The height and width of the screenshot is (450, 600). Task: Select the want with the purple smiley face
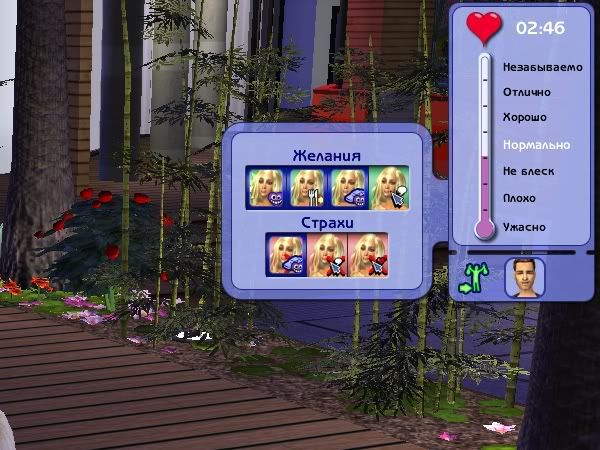click(267, 187)
